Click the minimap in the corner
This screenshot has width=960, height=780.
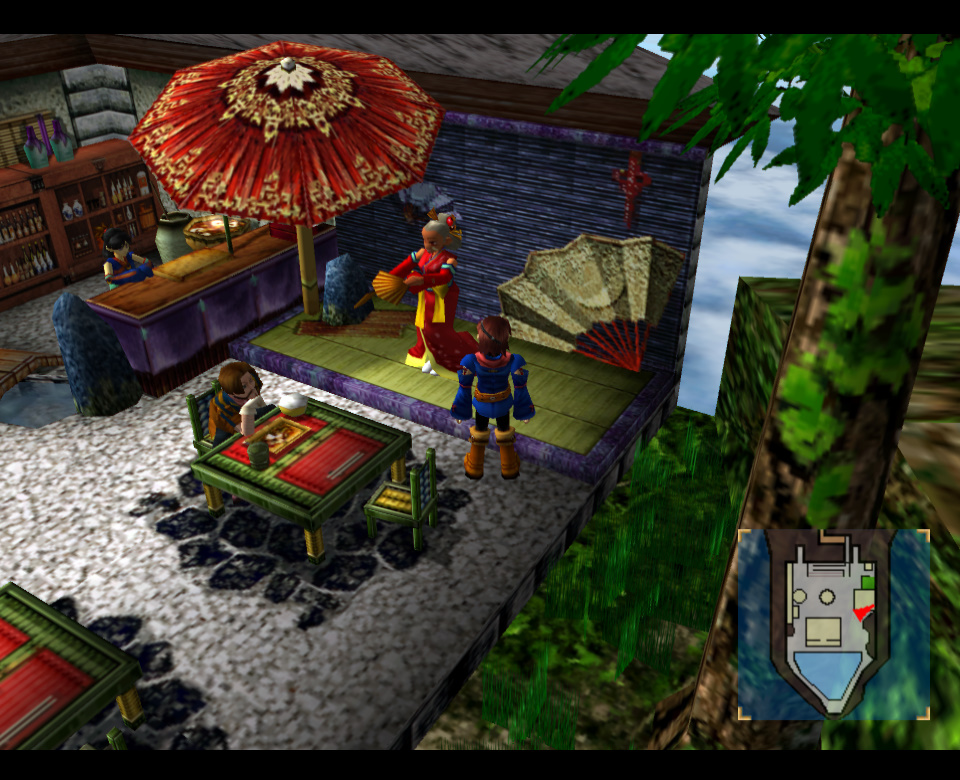833,624
